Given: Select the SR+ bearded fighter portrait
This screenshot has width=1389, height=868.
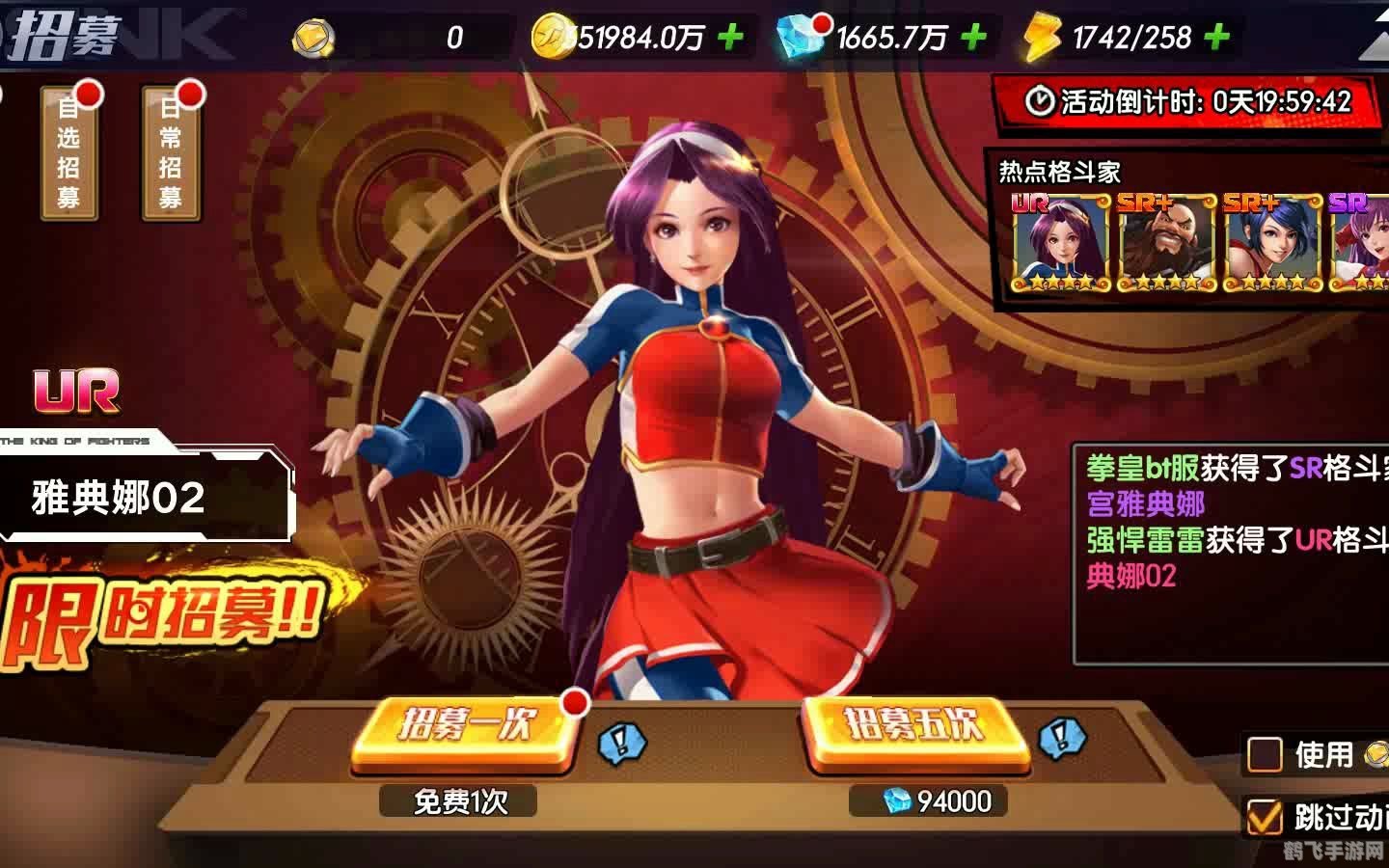Looking at the screenshot, I should pyautogui.click(x=1167, y=239).
